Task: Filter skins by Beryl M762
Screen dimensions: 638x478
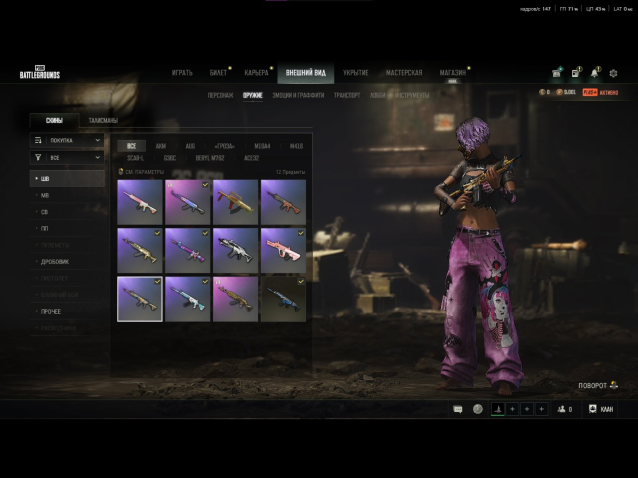Action: 211,157
